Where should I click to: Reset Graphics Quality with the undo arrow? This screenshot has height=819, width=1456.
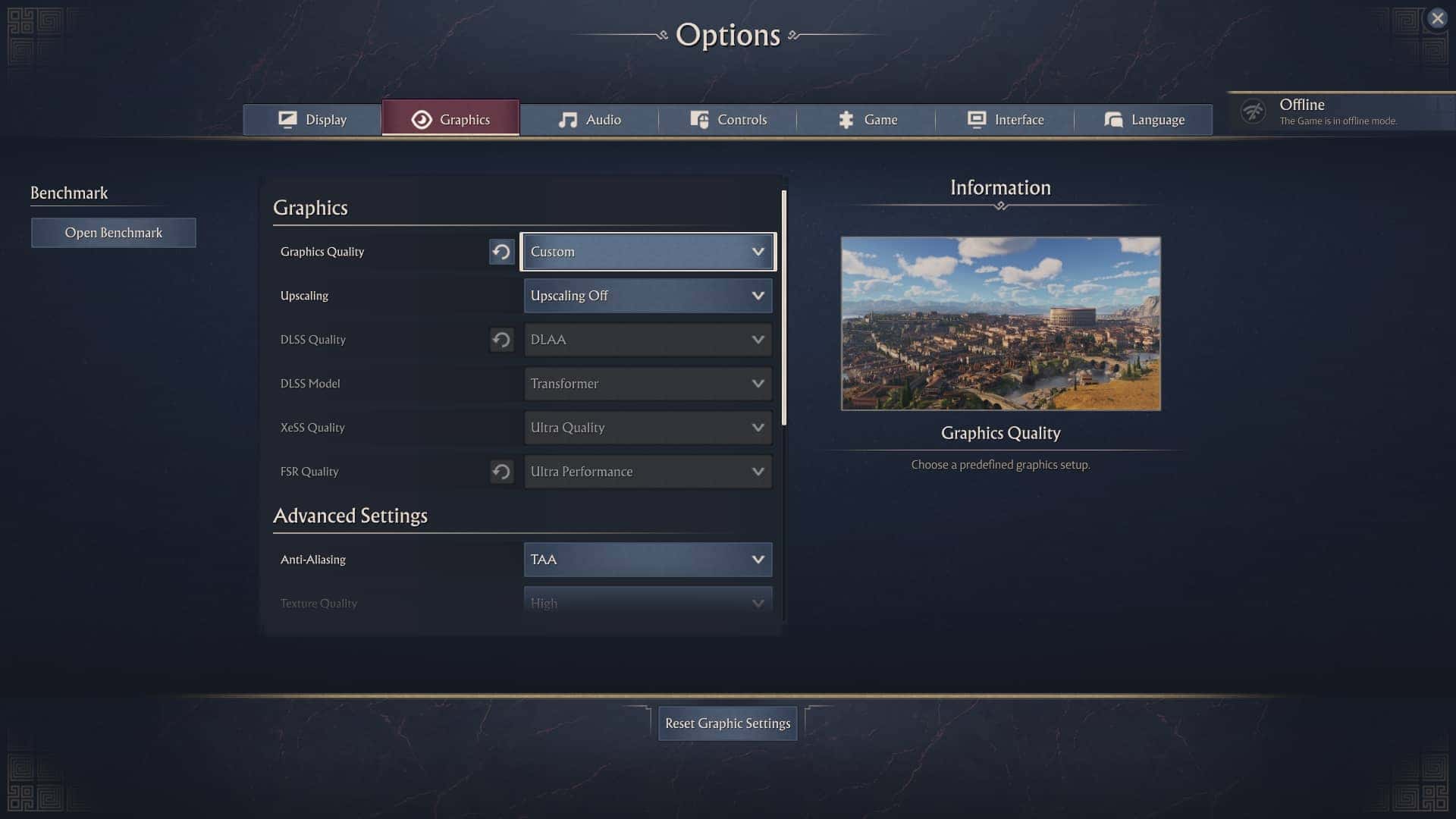501,252
